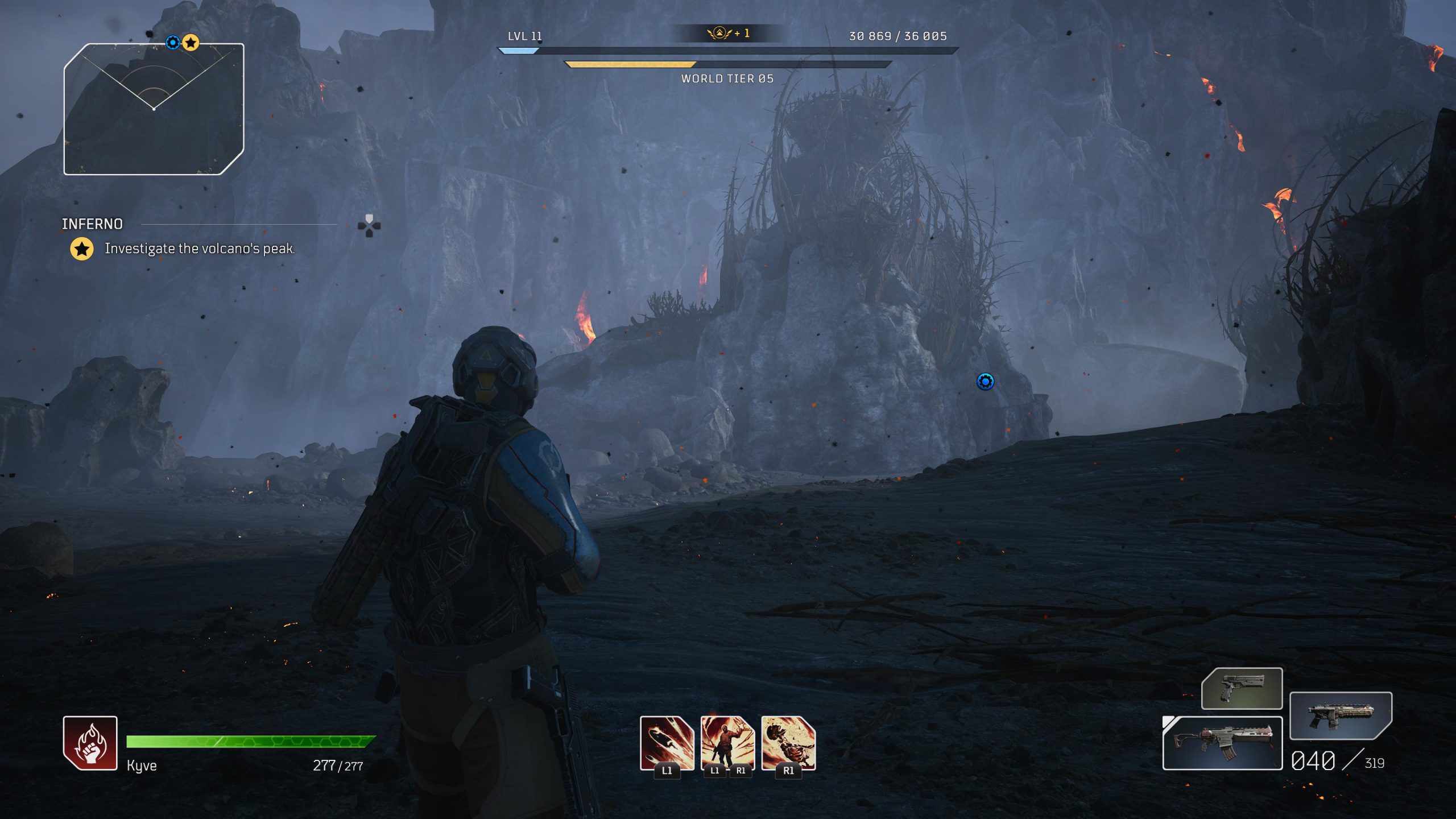Open the World Tier 05 indicator
Image resolution: width=1456 pixels, height=819 pixels.
tap(727, 78)
